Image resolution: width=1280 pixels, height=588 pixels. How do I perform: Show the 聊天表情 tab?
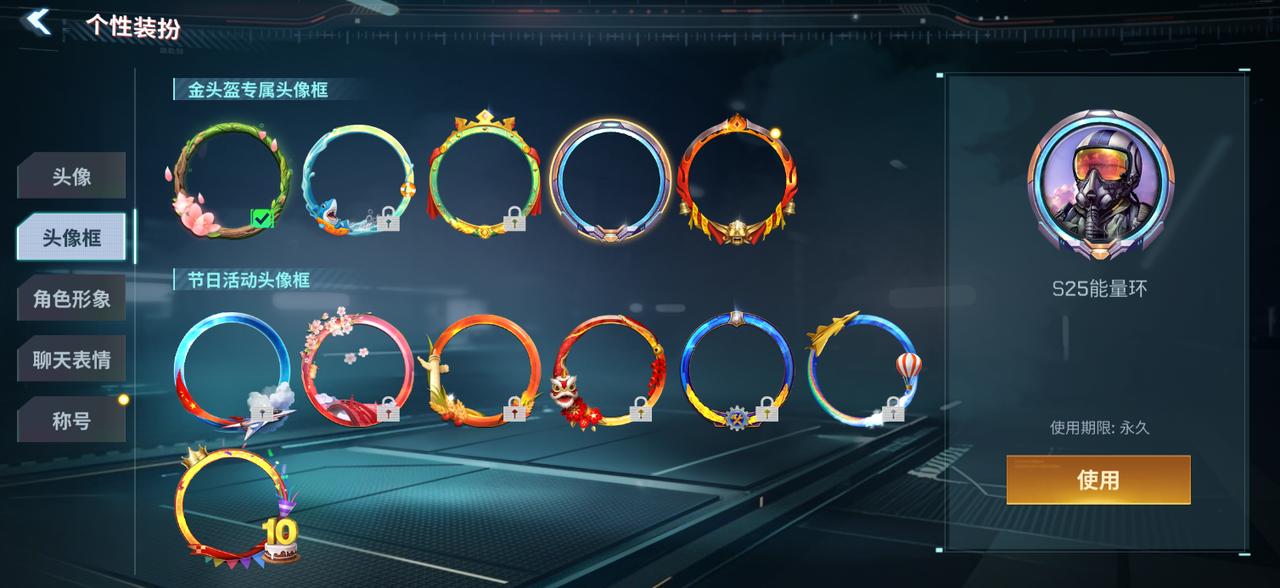click(71, 360)
